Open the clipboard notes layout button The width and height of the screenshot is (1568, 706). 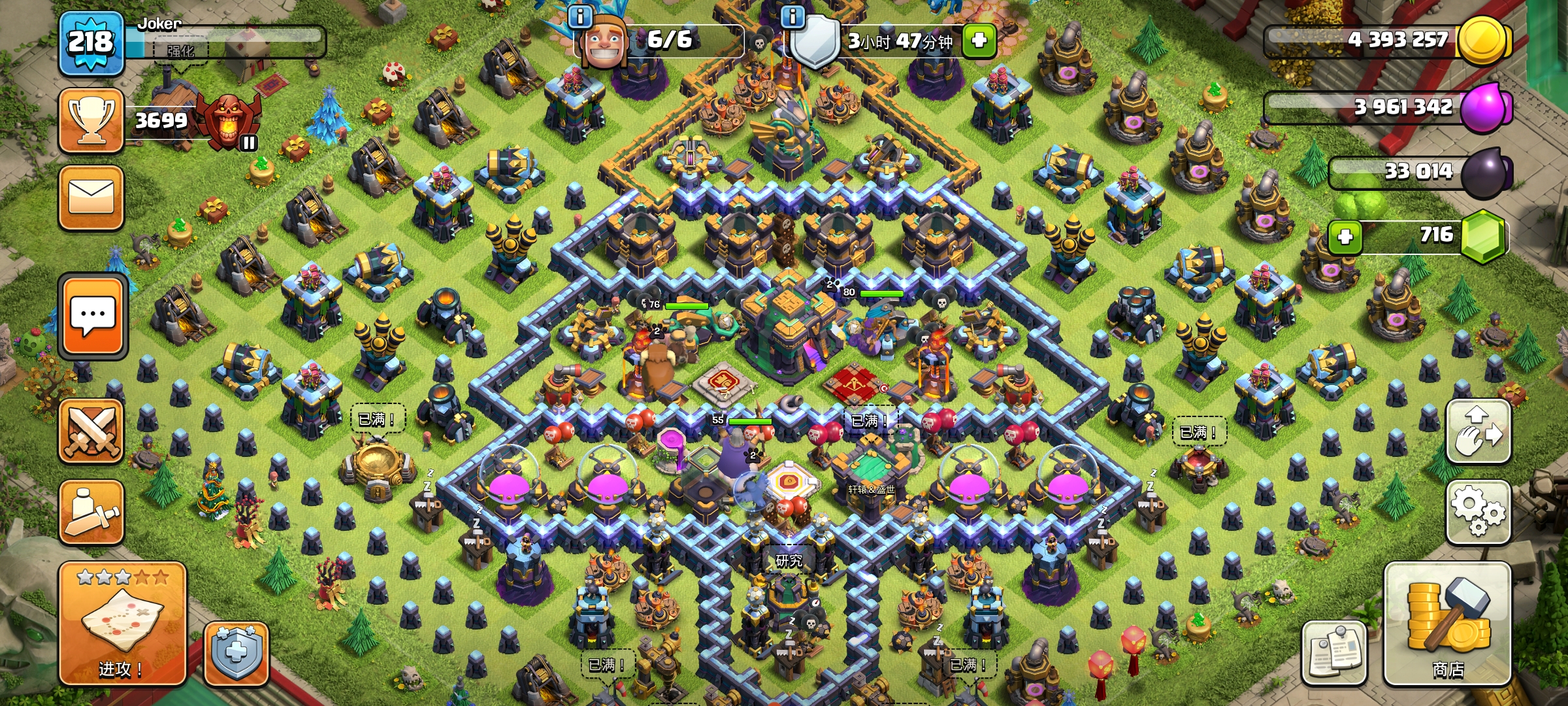[1333, 652]
